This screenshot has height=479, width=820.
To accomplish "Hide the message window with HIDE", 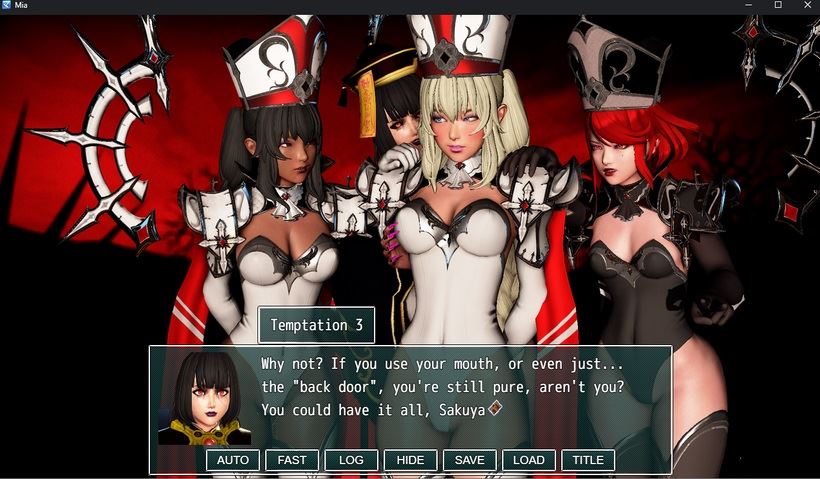I will pyautogui.click(x=410, y=460).
